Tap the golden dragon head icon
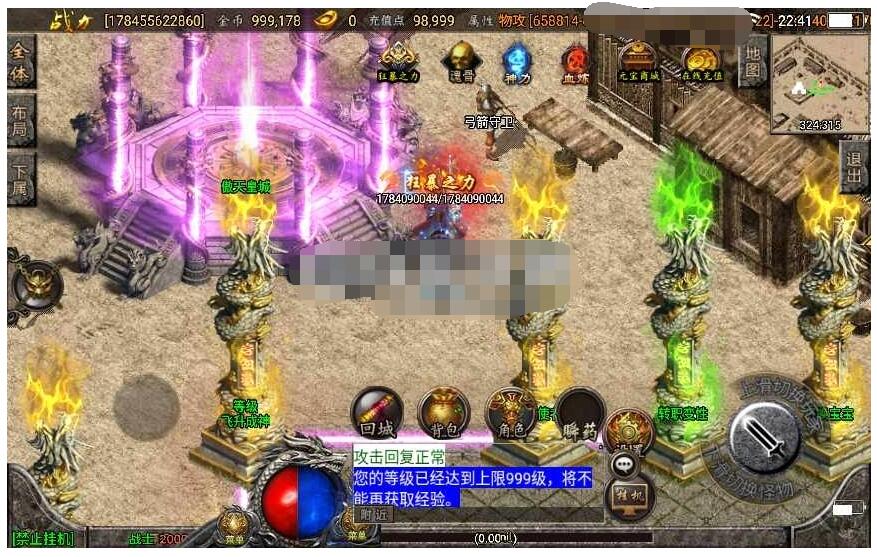This screenshot has height=557, width=877. [x=36, y=285]
